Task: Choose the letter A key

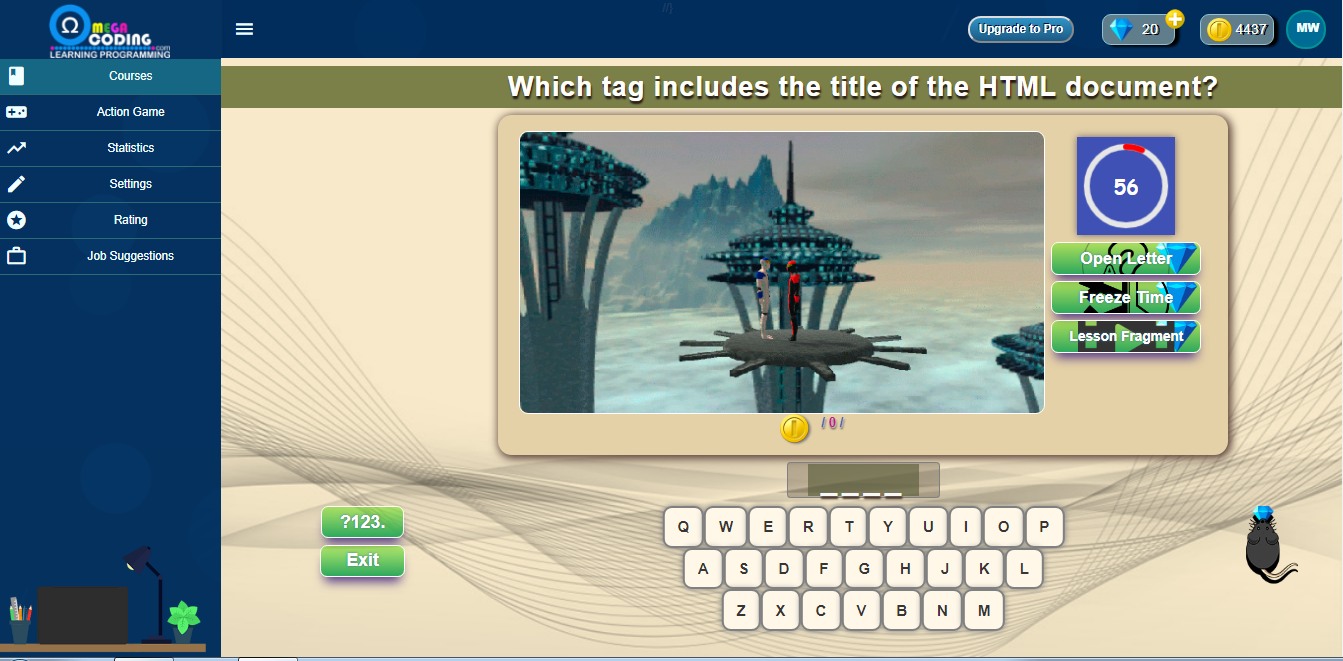Action: (x=703, y=569)
